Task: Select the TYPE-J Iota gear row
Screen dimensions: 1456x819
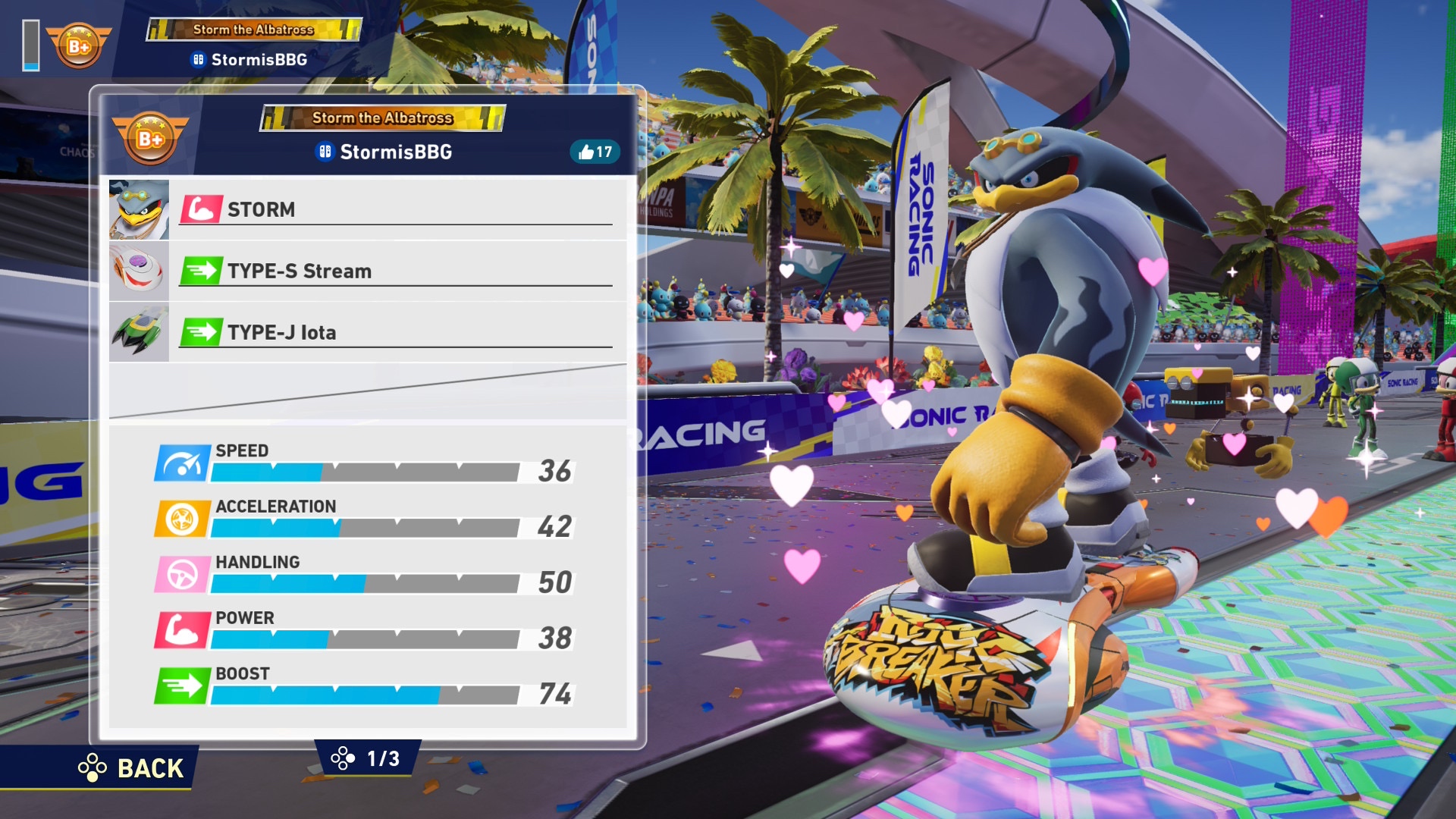Action: pos(394,332)
